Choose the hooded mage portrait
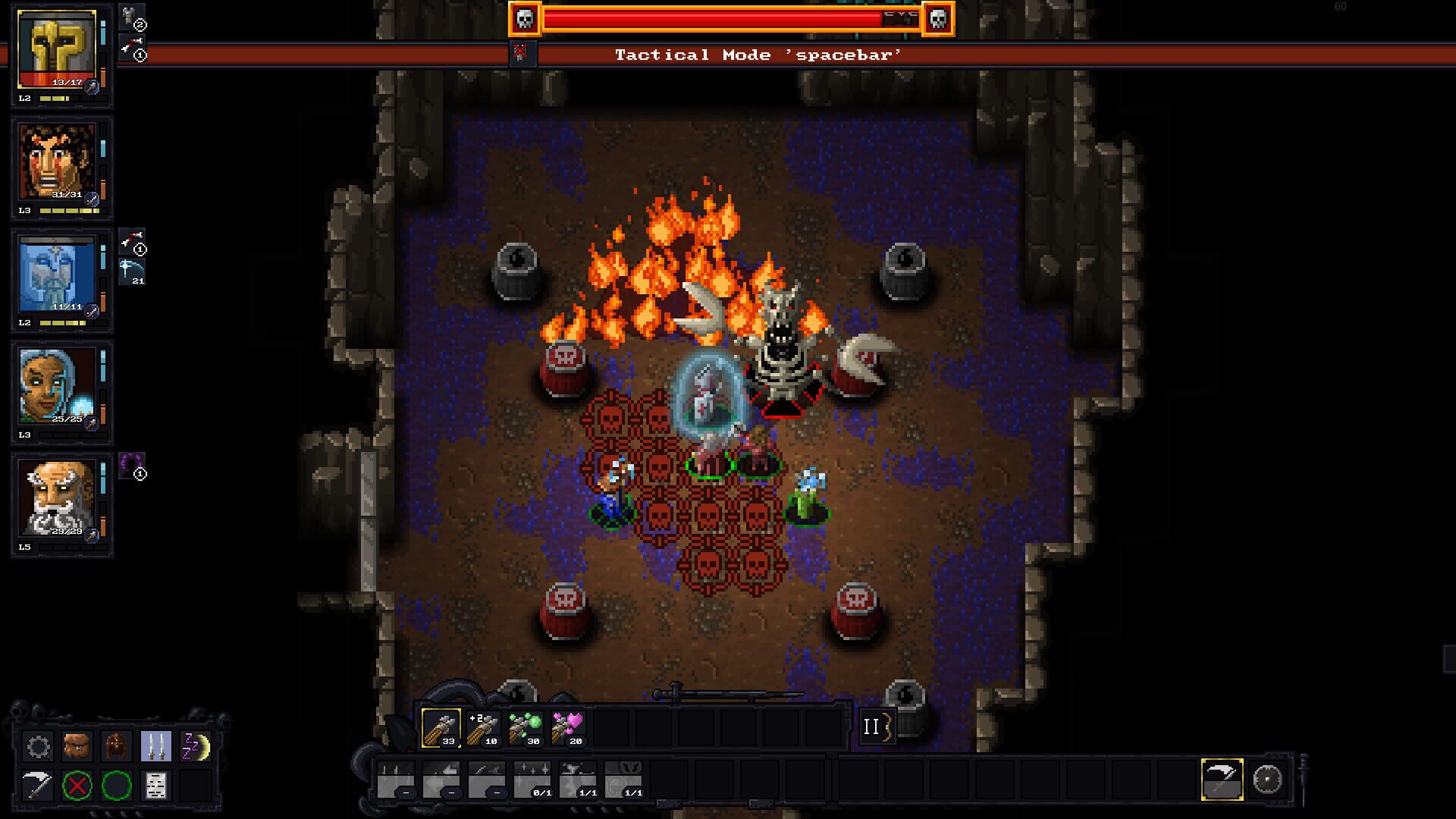The width and height of the screenshot is (1456, 819). click(x=58, y=387)
